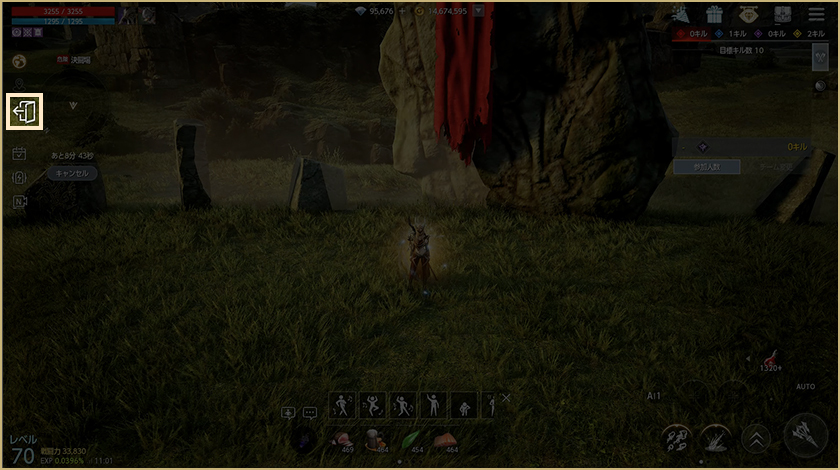Tap the double-chevron jump button

tap(756, 438)
